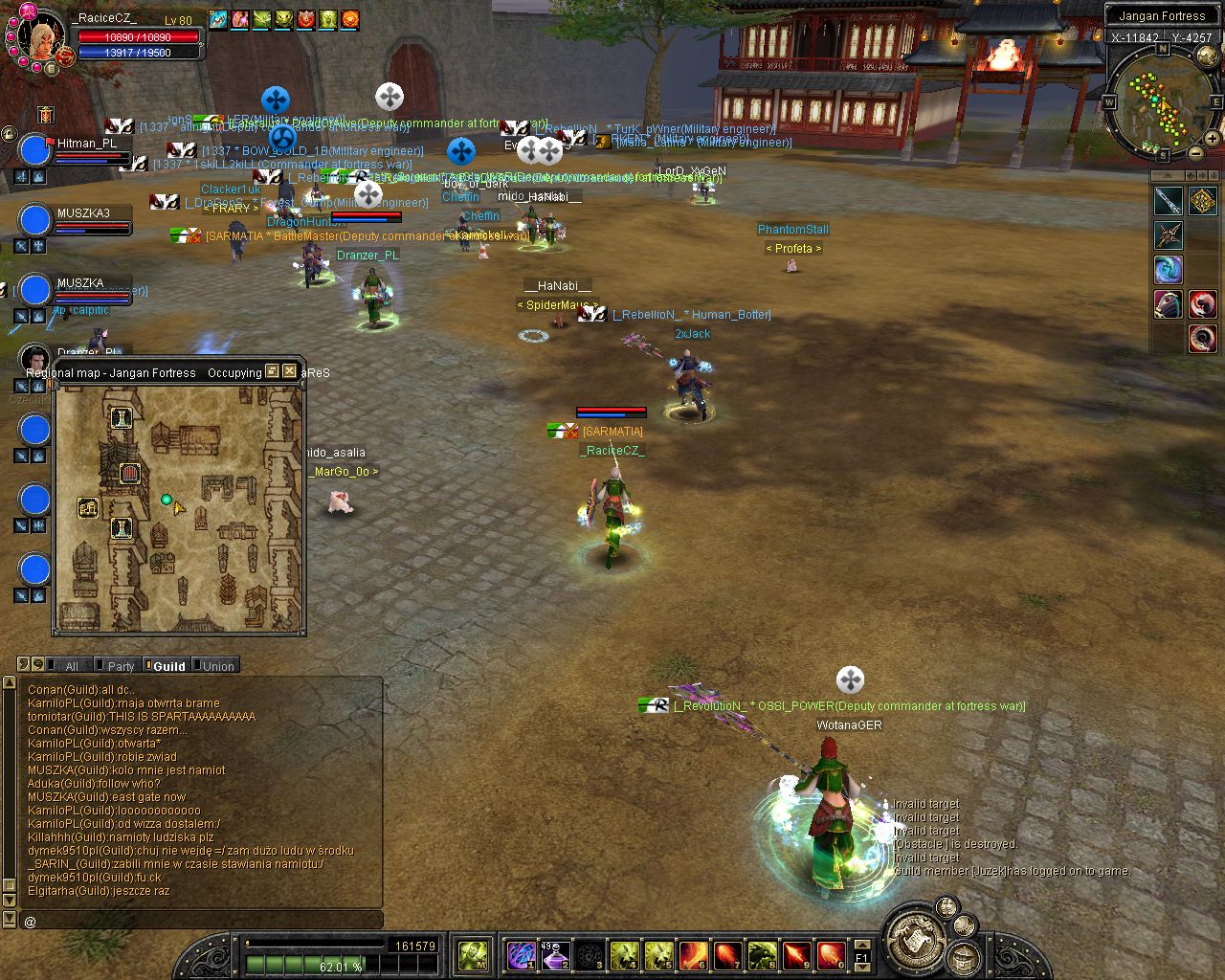Activate the blue swirl skill in slot 1
This screenshot has width=1225, height=980.
[521, 954]
